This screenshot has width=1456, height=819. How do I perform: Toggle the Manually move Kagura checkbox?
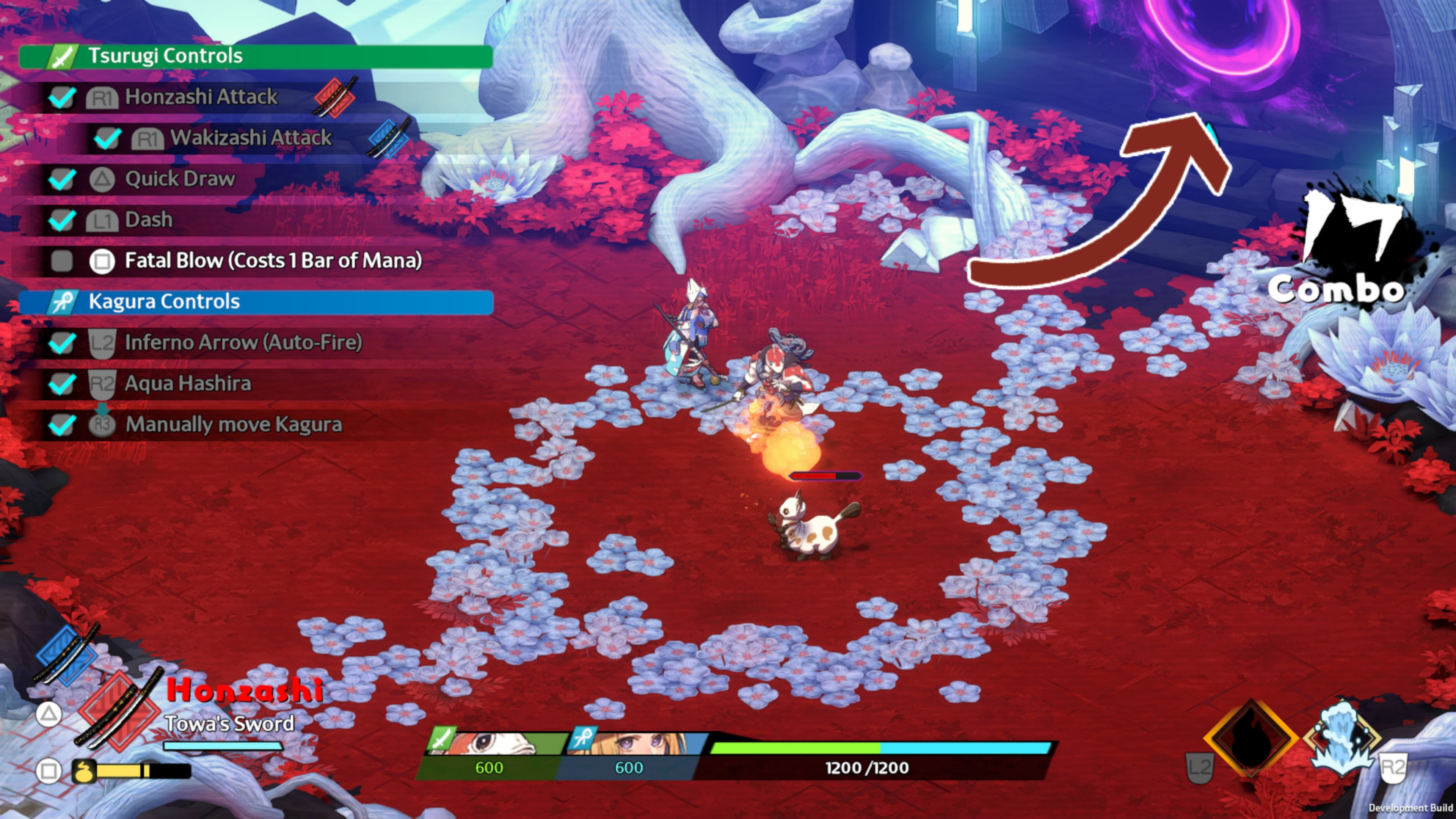tap(61, 425)
